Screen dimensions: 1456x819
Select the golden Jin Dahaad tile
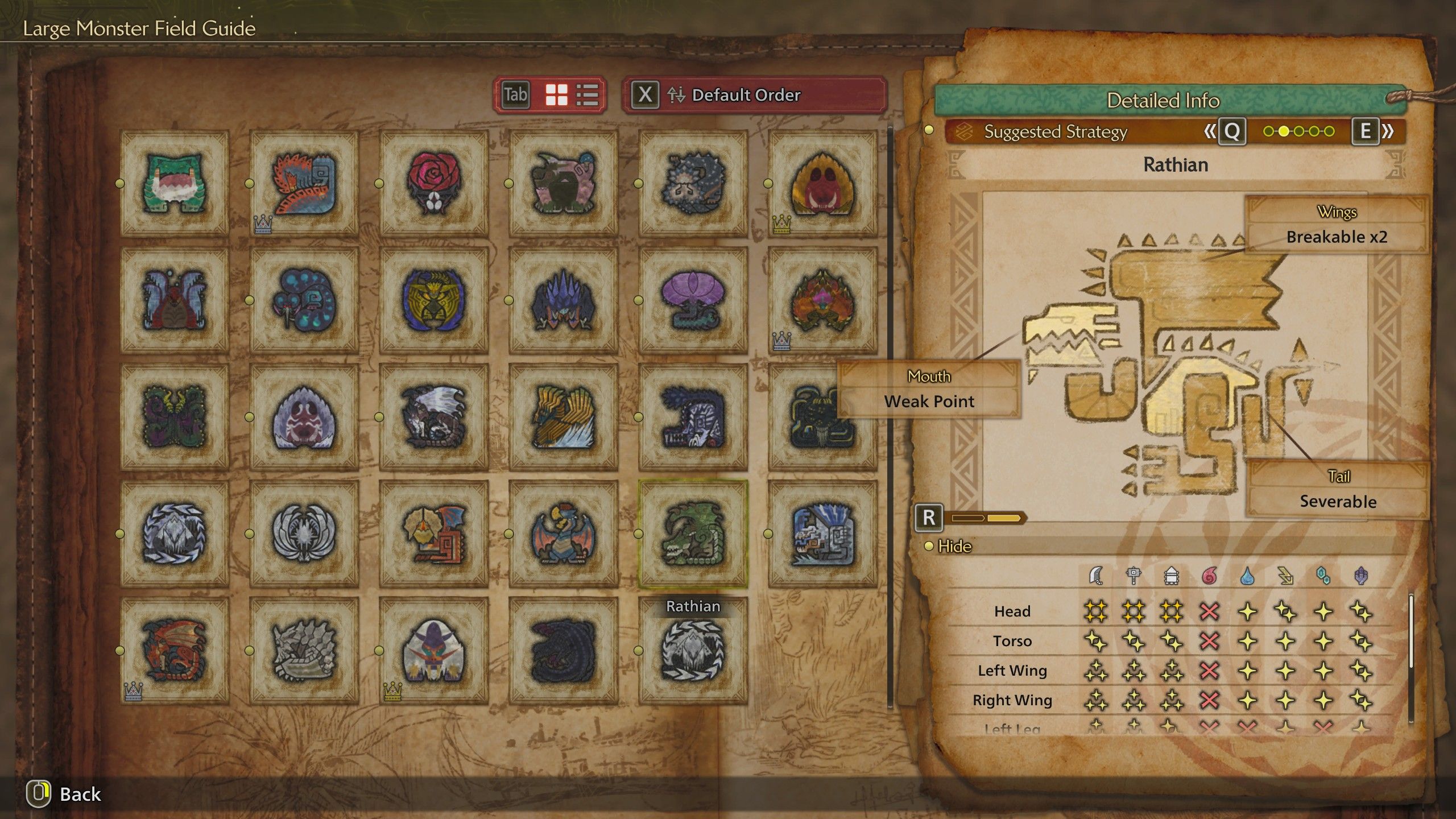(x=563, y=417)
